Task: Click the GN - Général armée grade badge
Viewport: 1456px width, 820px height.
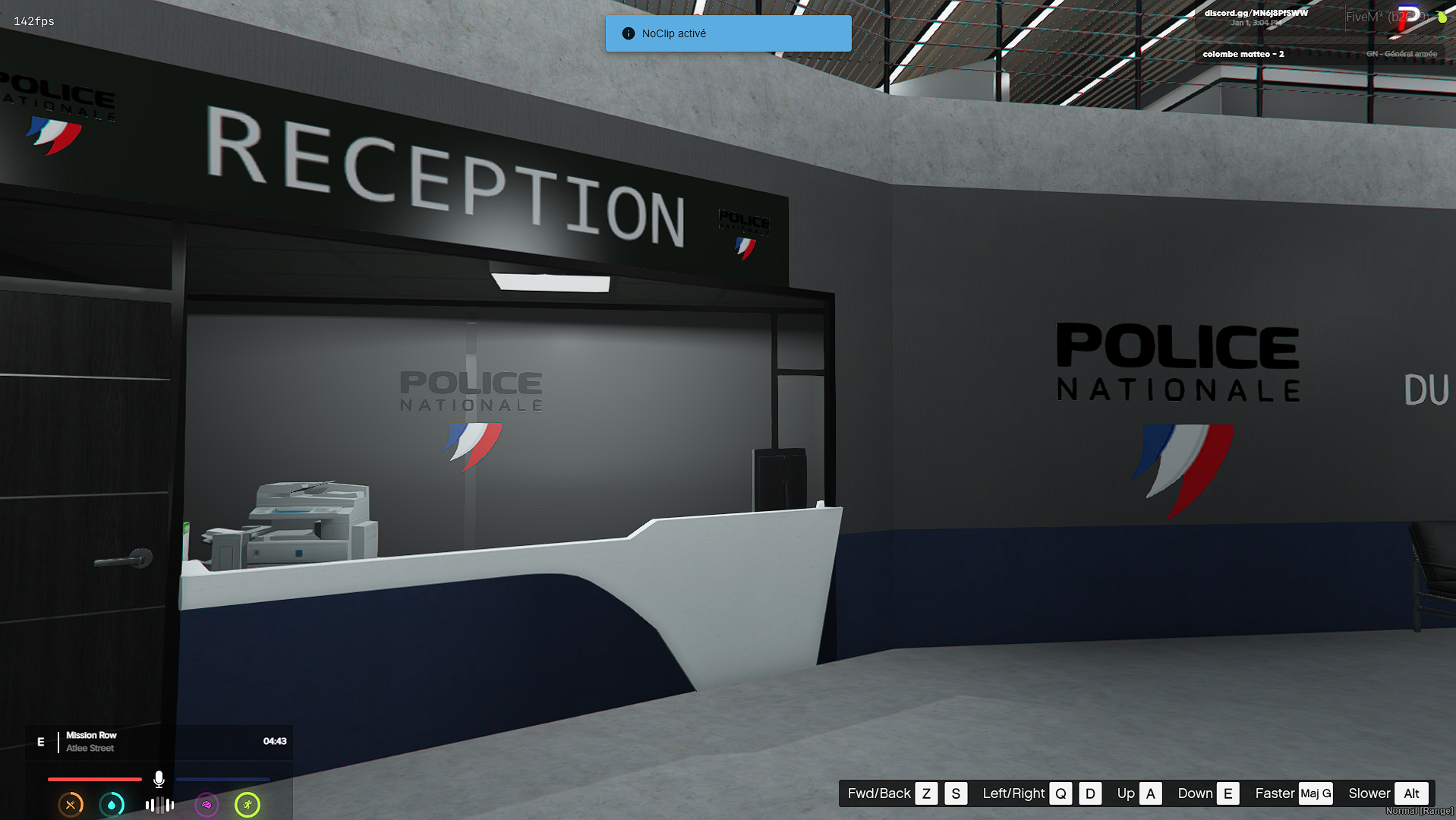Action: click(1401, 53)
